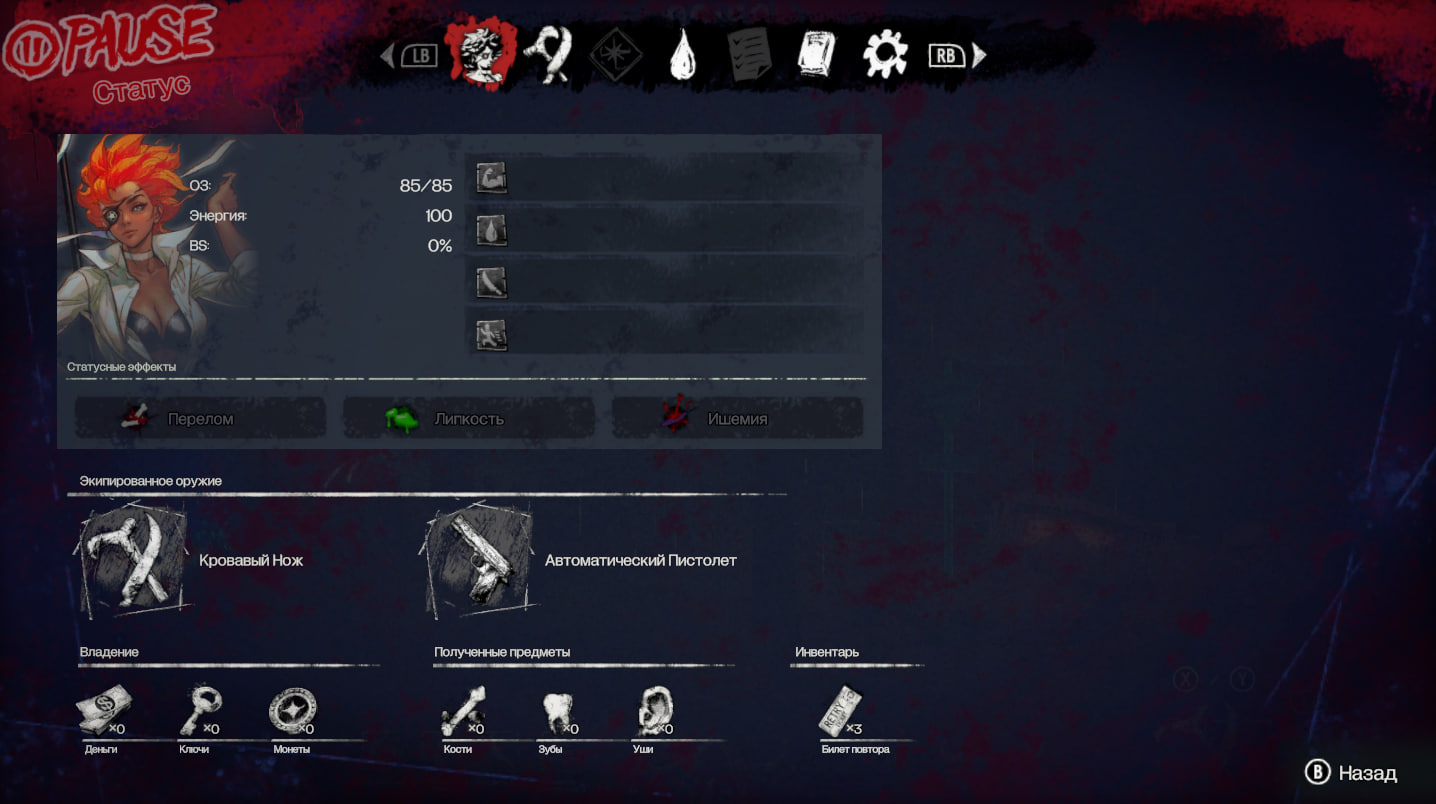The image size is (1436, 804).
Task: Click the right arrow beside the tabs
Action: (979, 55)
